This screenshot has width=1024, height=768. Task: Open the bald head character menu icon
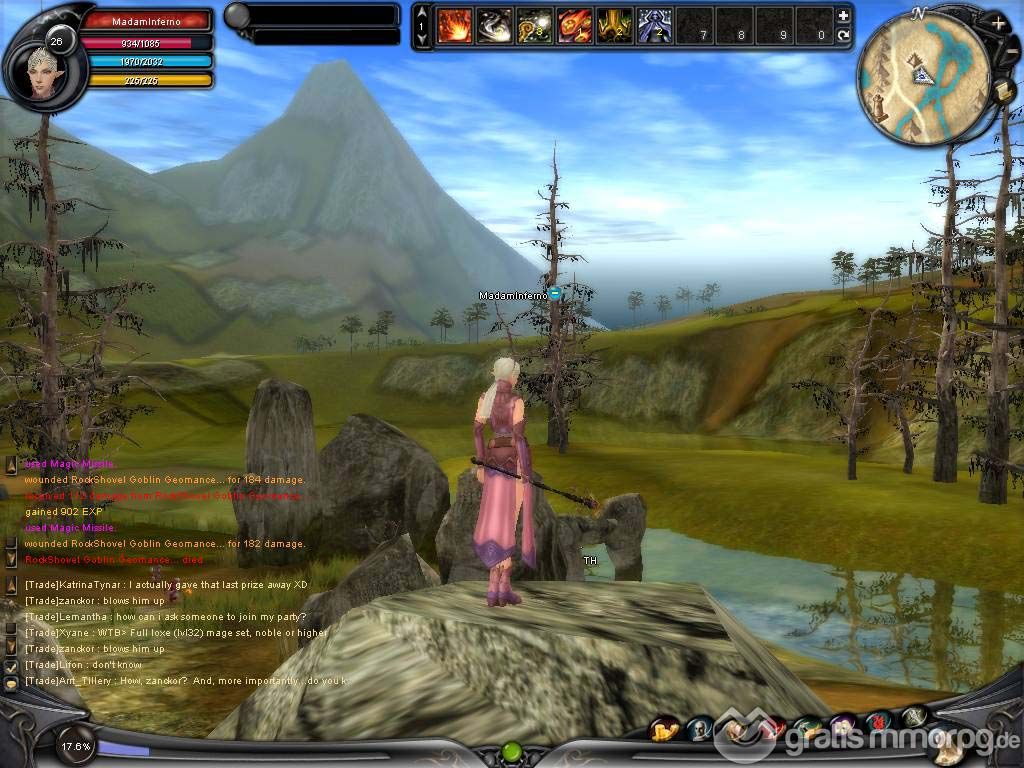coord(699,728)
